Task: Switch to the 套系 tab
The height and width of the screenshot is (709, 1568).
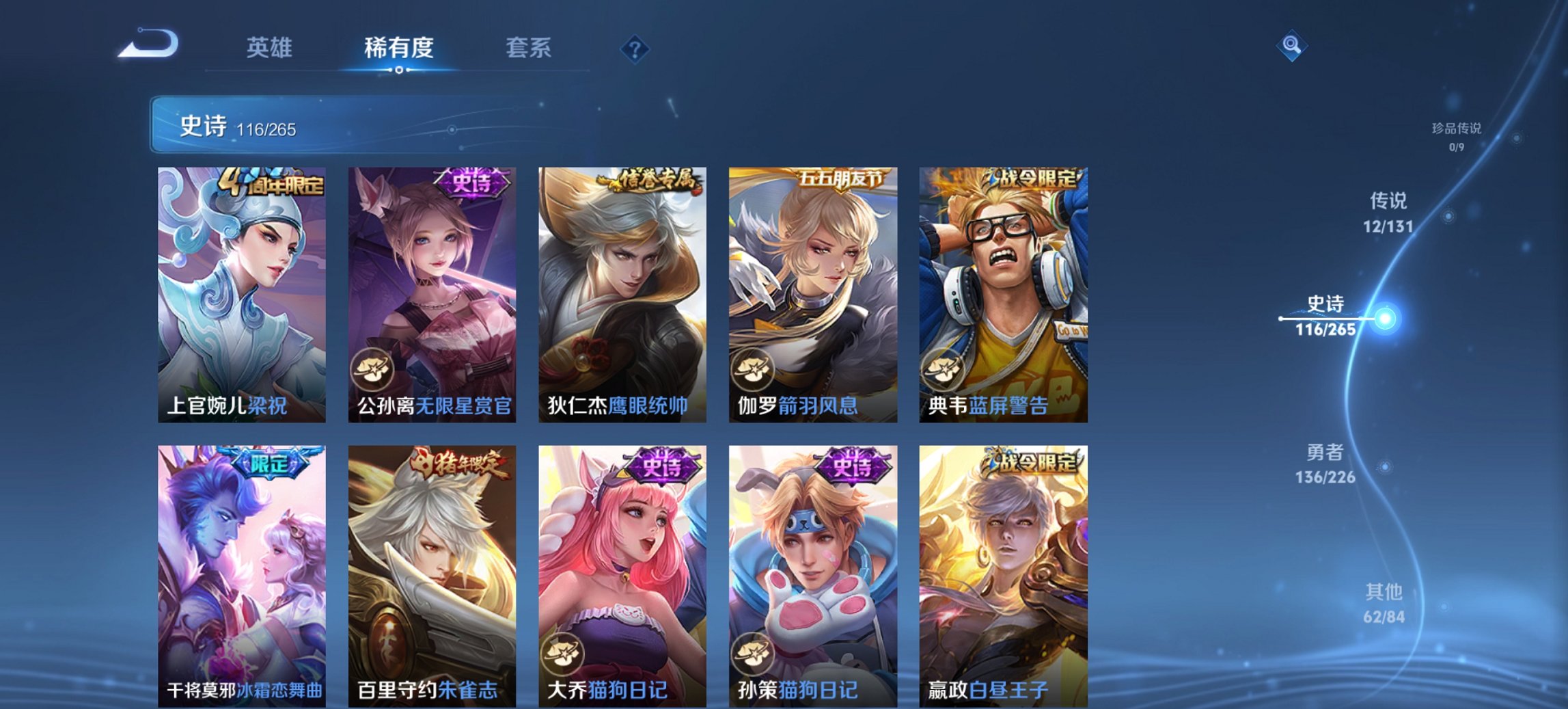Action: (x=528, y=48)
